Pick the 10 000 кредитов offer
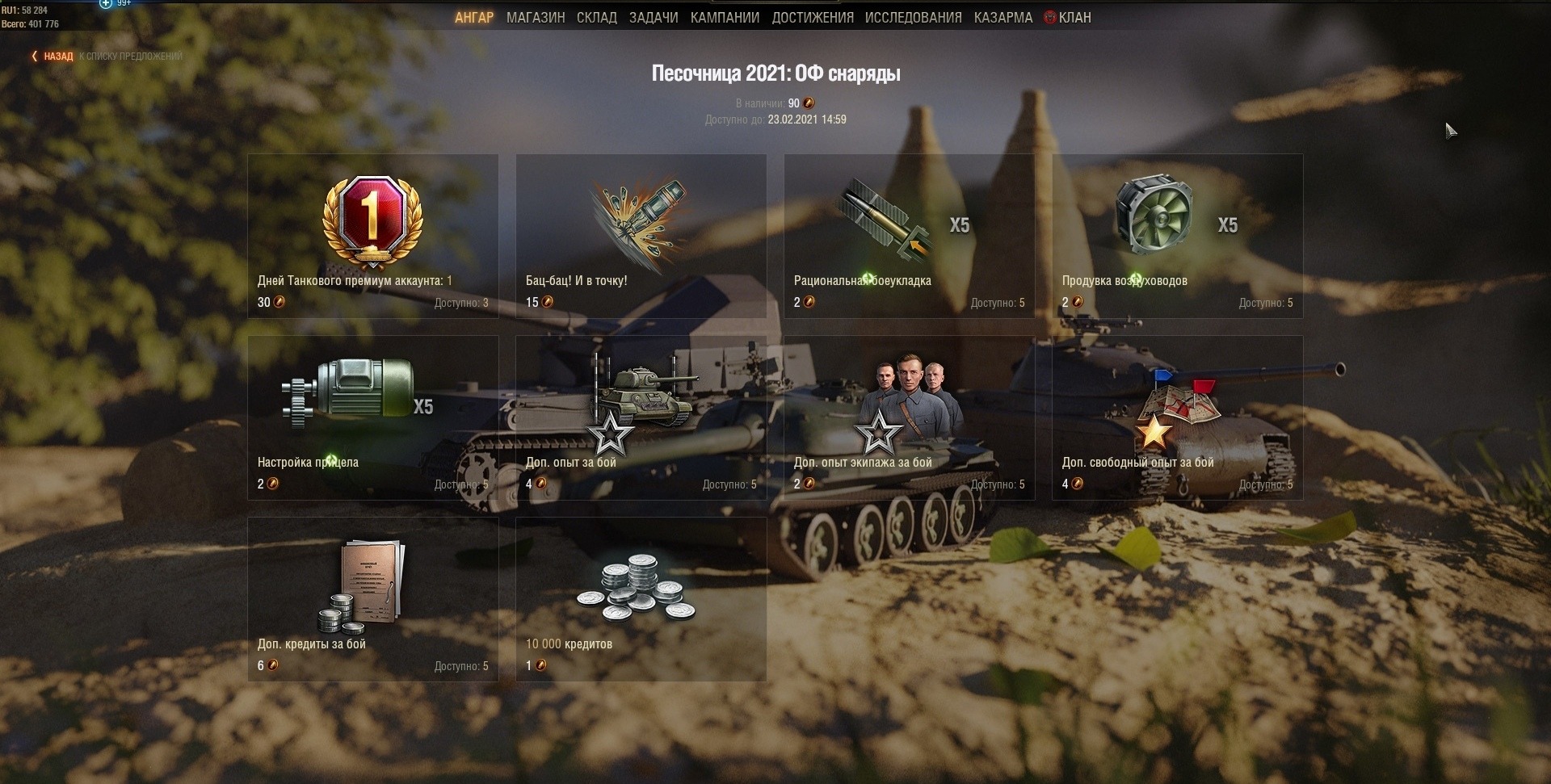 [641, 599]
